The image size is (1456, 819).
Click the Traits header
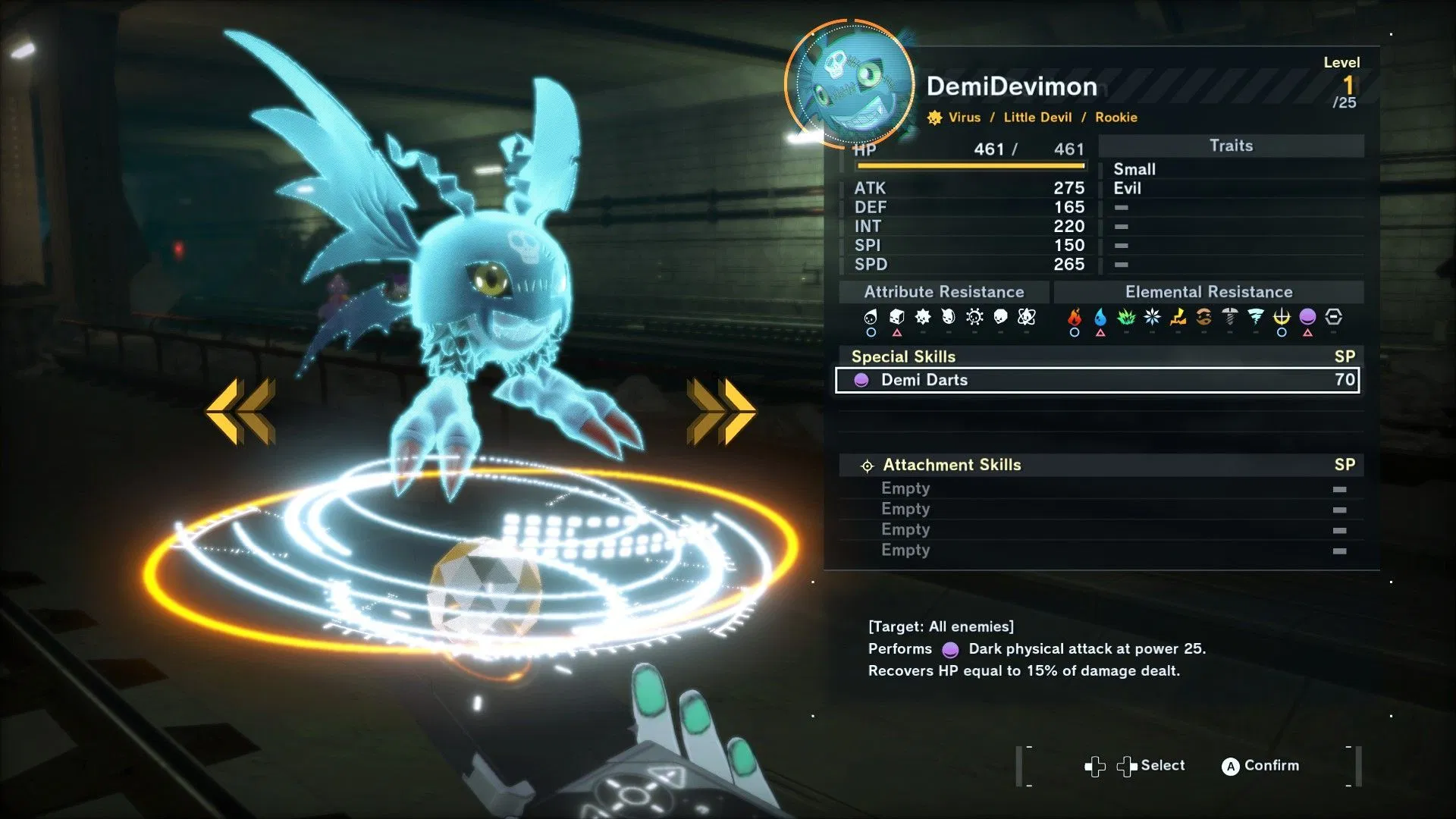(x=1231, y=146)
